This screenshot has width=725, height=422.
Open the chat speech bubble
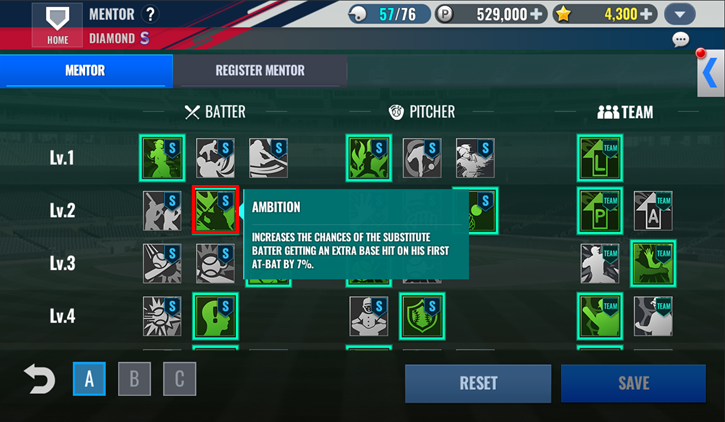point(681,40)
